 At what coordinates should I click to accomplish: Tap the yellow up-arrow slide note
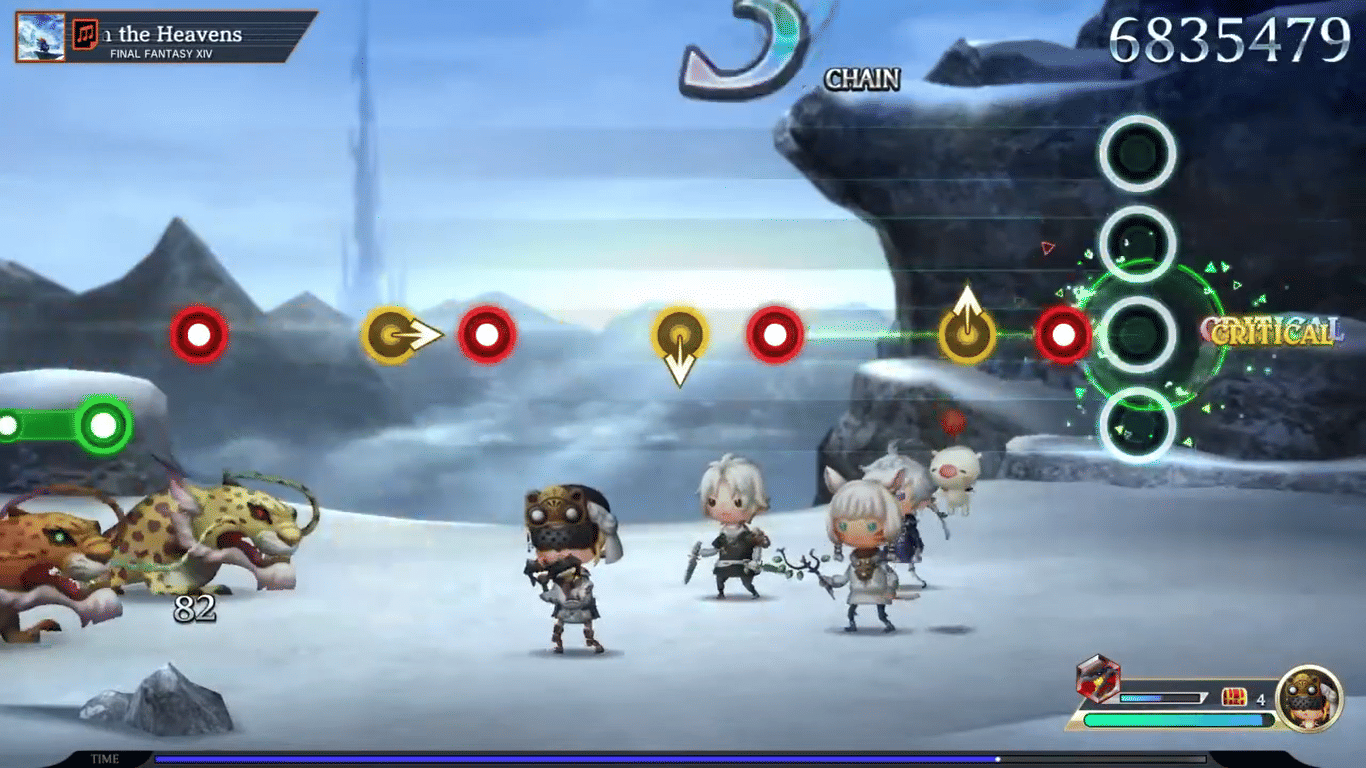(x=967, y=333)
